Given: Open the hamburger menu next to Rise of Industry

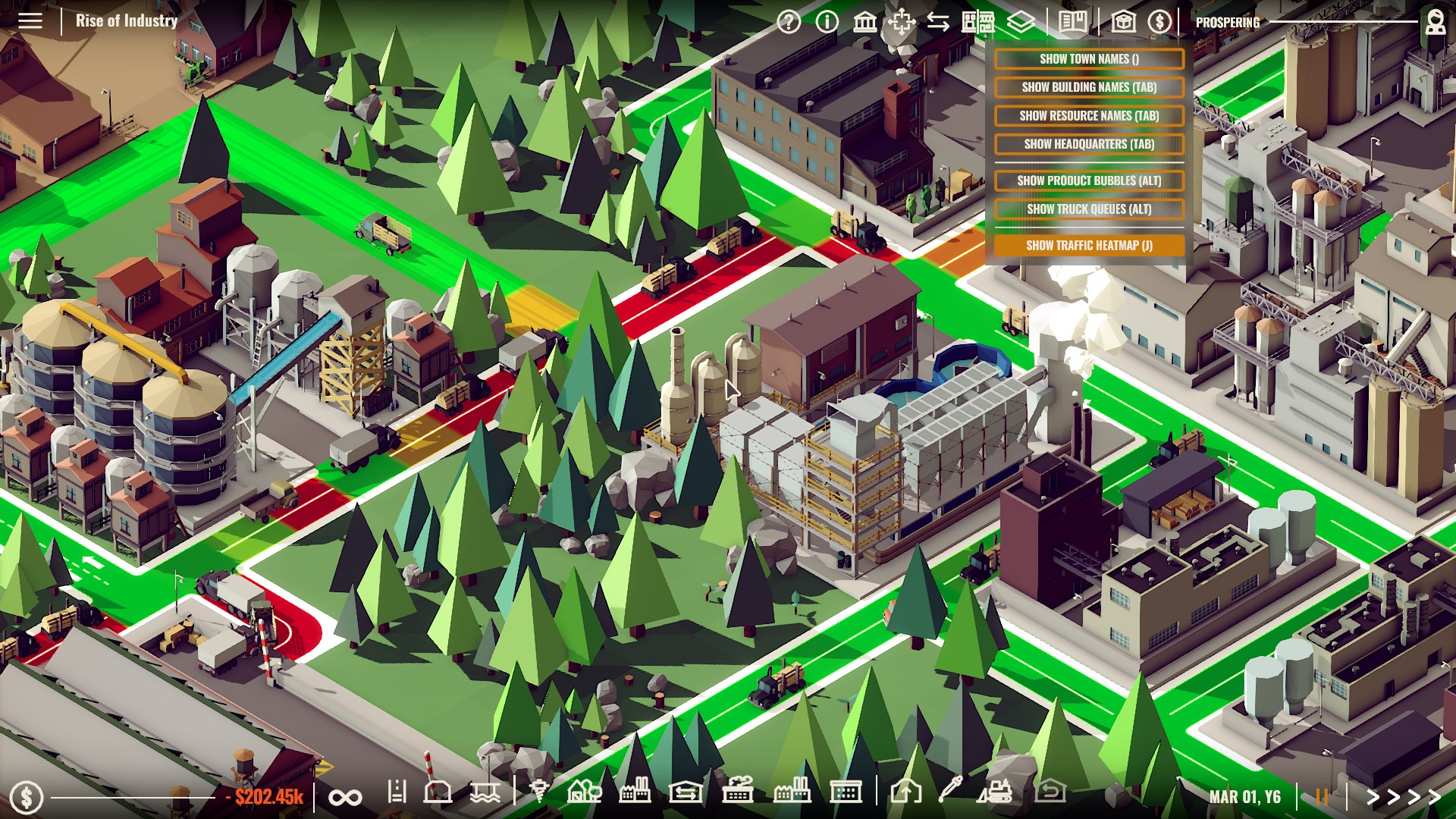Looking at the screenshot, I should pos(29,20).
